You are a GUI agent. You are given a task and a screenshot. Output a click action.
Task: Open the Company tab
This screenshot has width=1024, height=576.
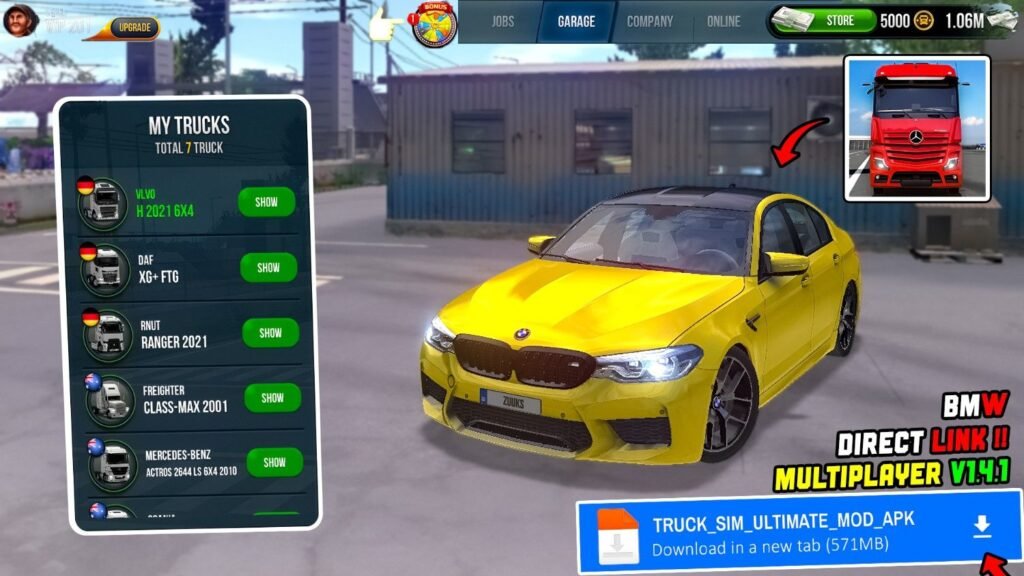pos(650,21)
